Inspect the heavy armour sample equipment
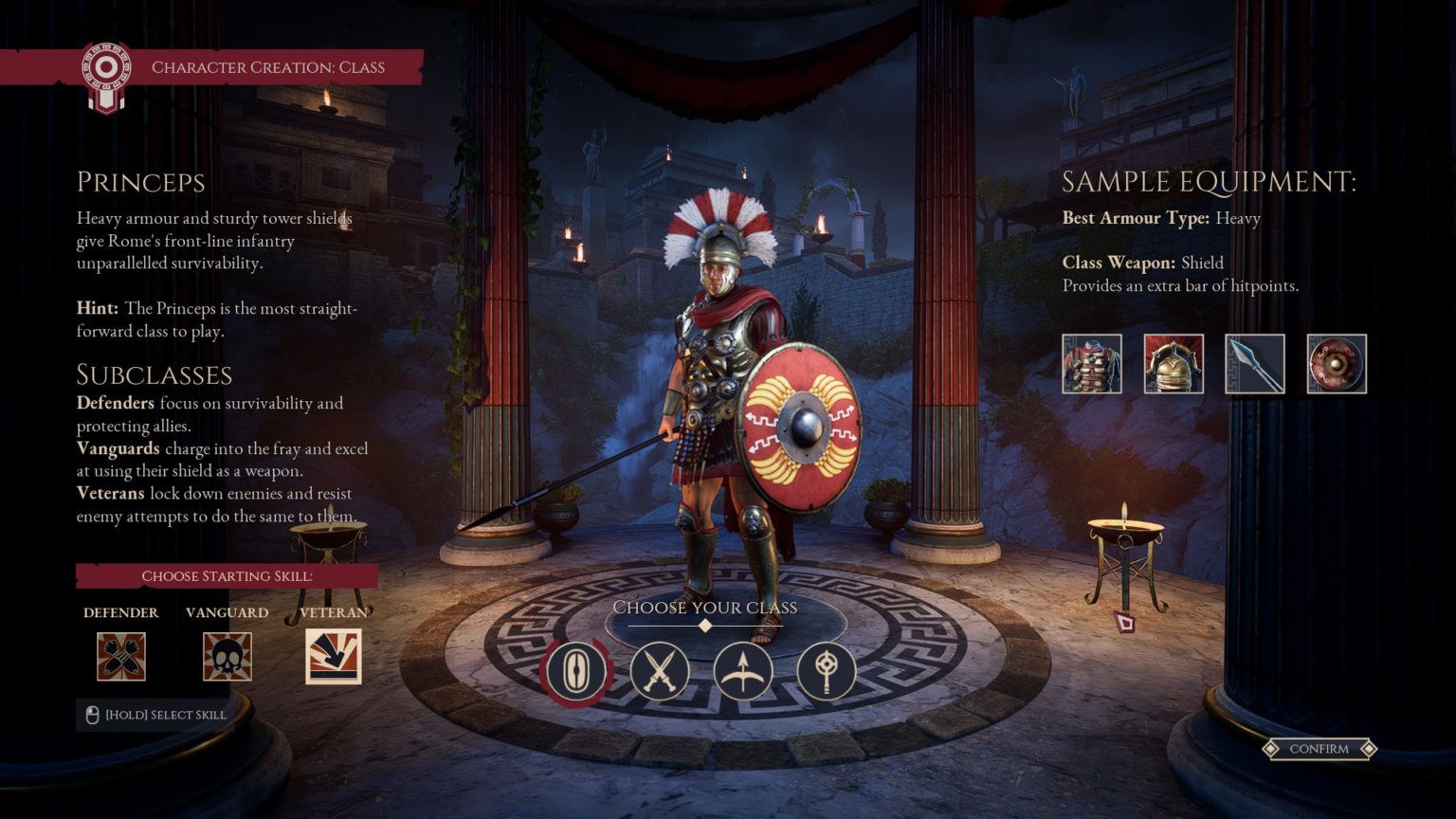 tap(1092, 364)
